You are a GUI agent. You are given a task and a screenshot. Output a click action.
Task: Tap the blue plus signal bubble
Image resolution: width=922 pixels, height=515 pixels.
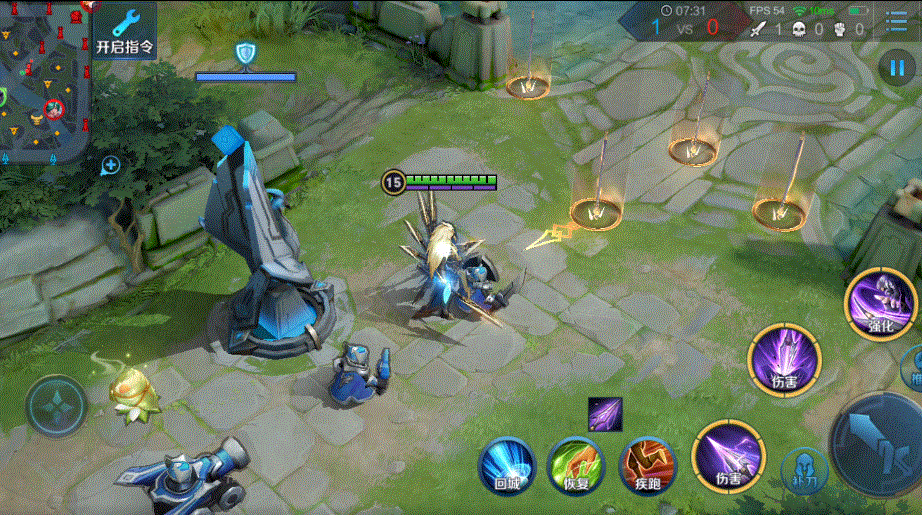pos(110,165)
